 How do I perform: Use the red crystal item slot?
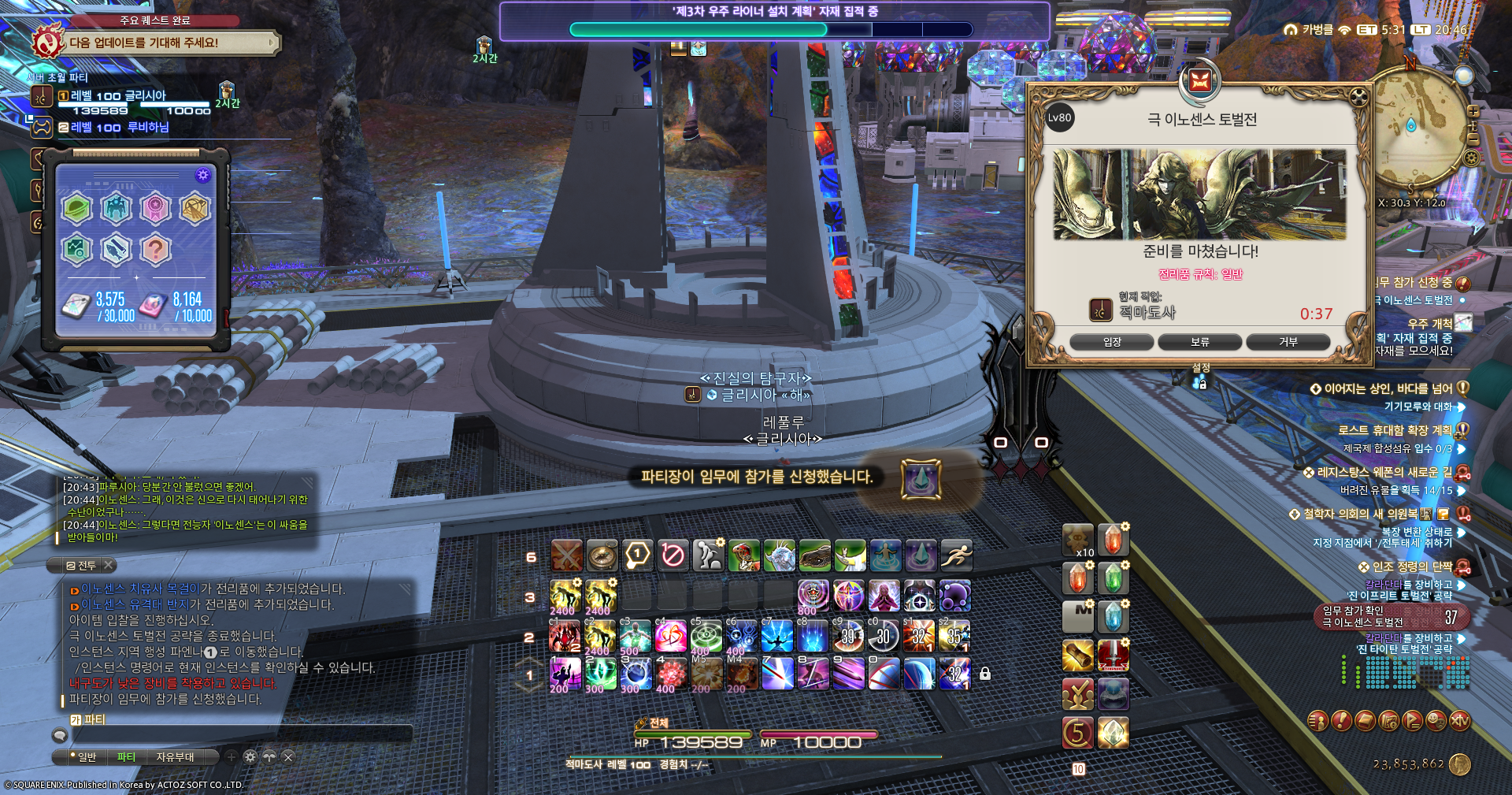(x=1113, y=541)
